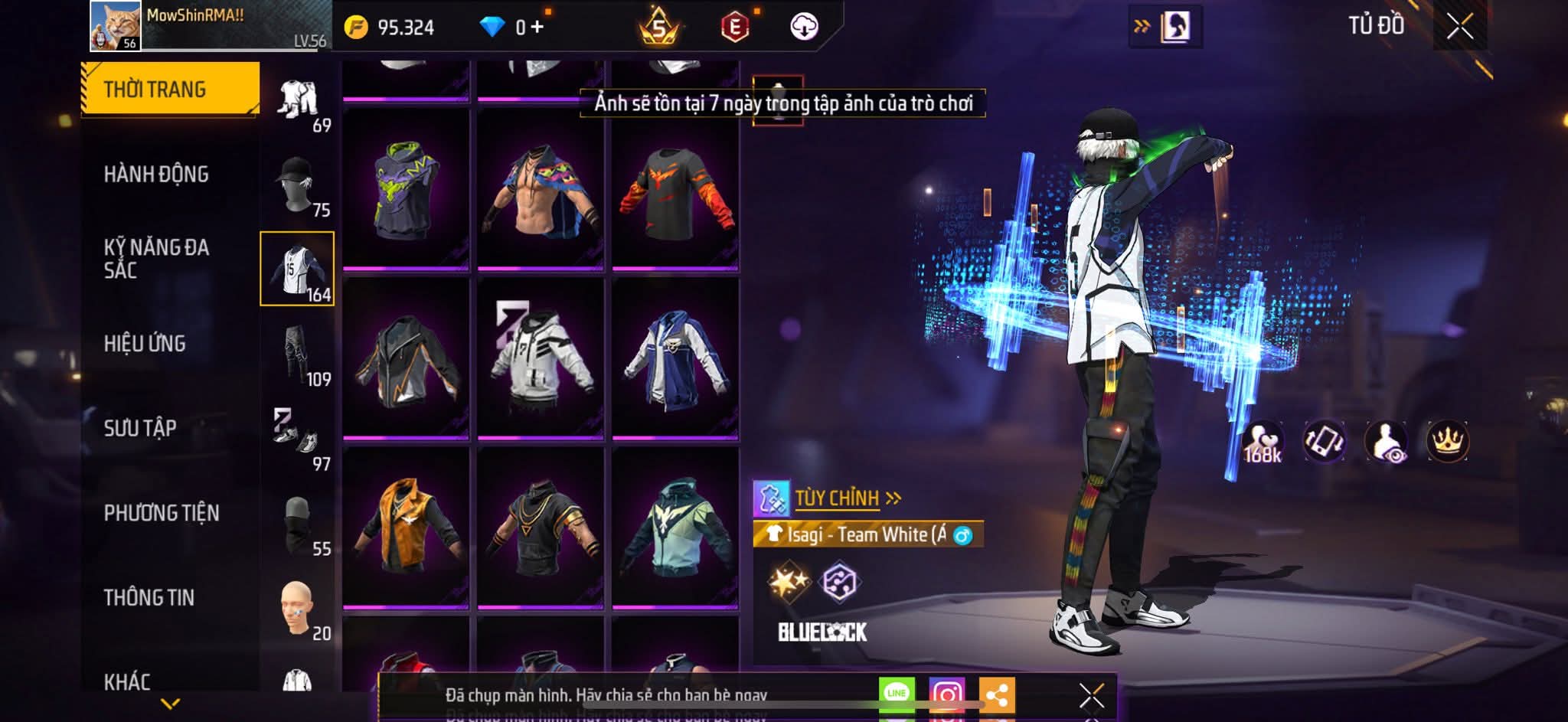Pick the face mask category with 55 items
1568x722 pixels.
298,524
